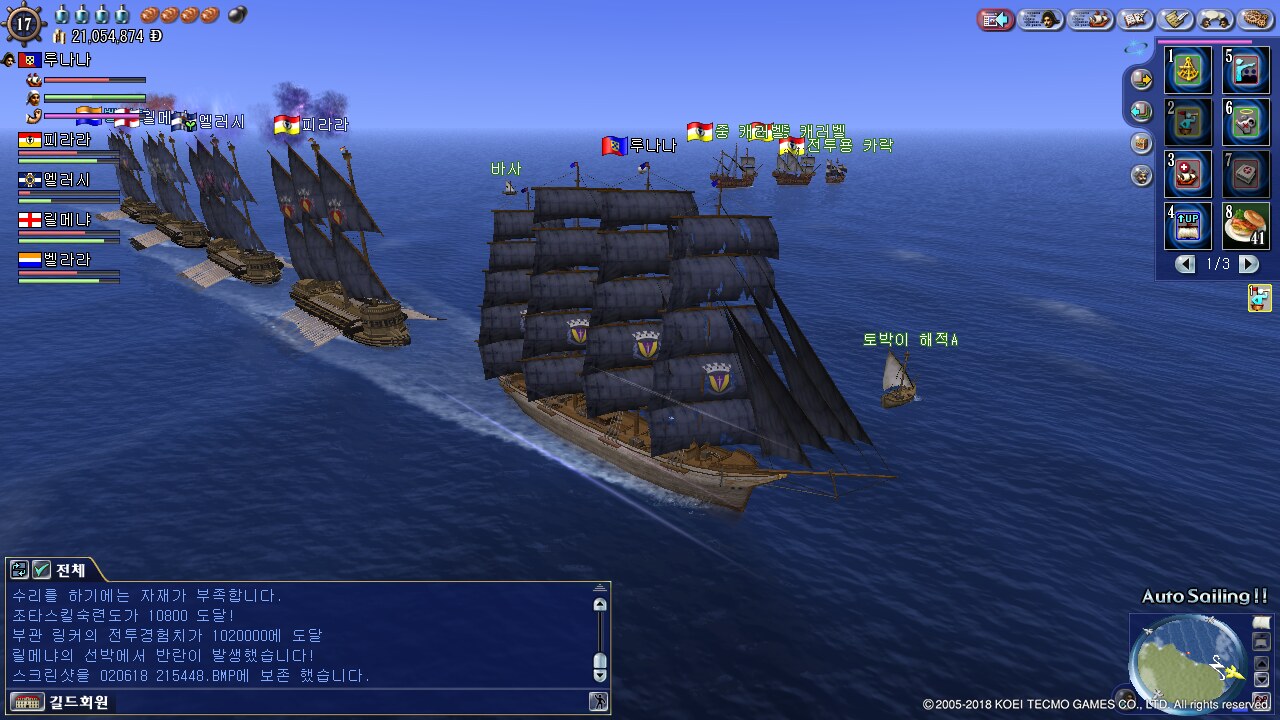Lower sails with minimap down arrow
The image size is (1280, 720).
(x=1262, y=680)
